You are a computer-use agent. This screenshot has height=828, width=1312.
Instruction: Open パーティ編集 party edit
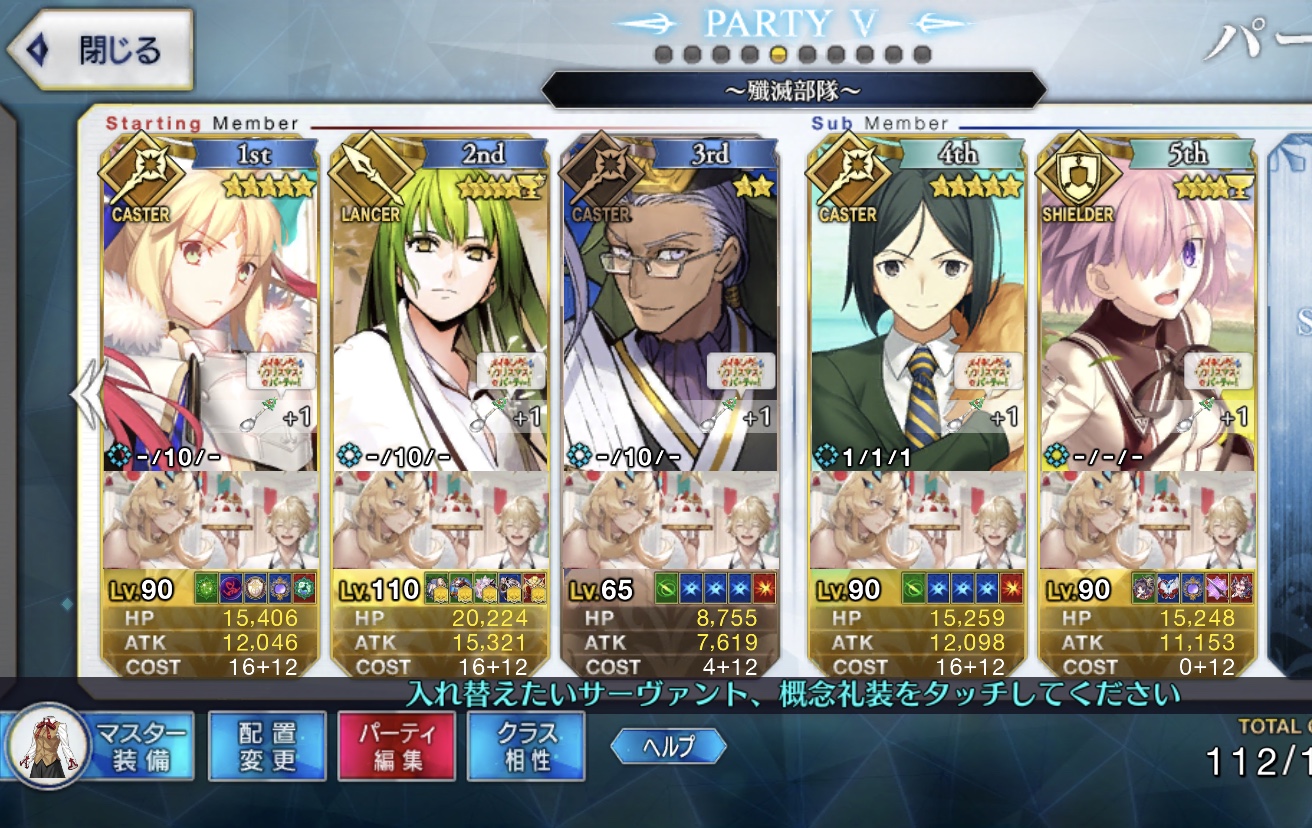(x=397, y=746)
